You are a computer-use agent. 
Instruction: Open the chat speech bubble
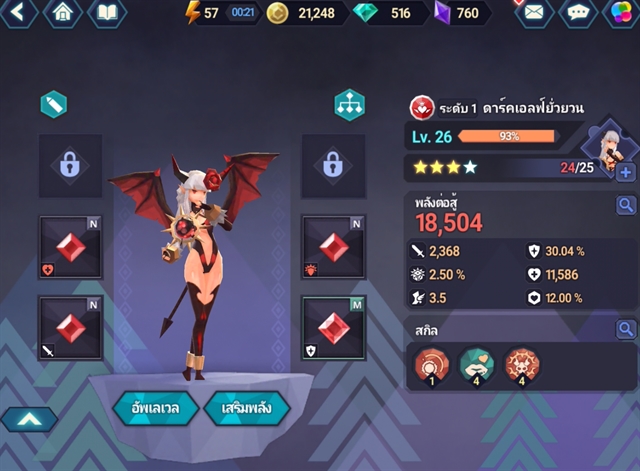tap(578, 13)
